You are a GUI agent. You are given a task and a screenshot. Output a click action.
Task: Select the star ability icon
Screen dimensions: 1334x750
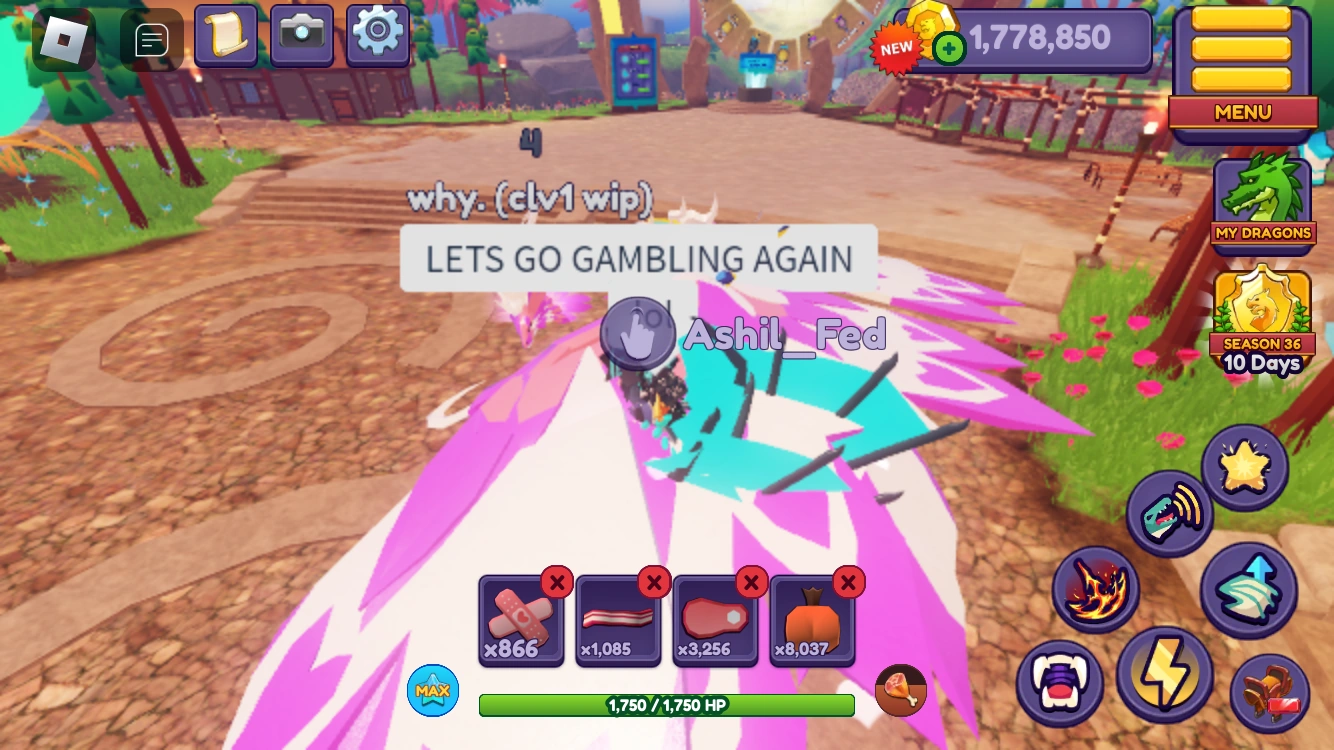pos(1246,464)
